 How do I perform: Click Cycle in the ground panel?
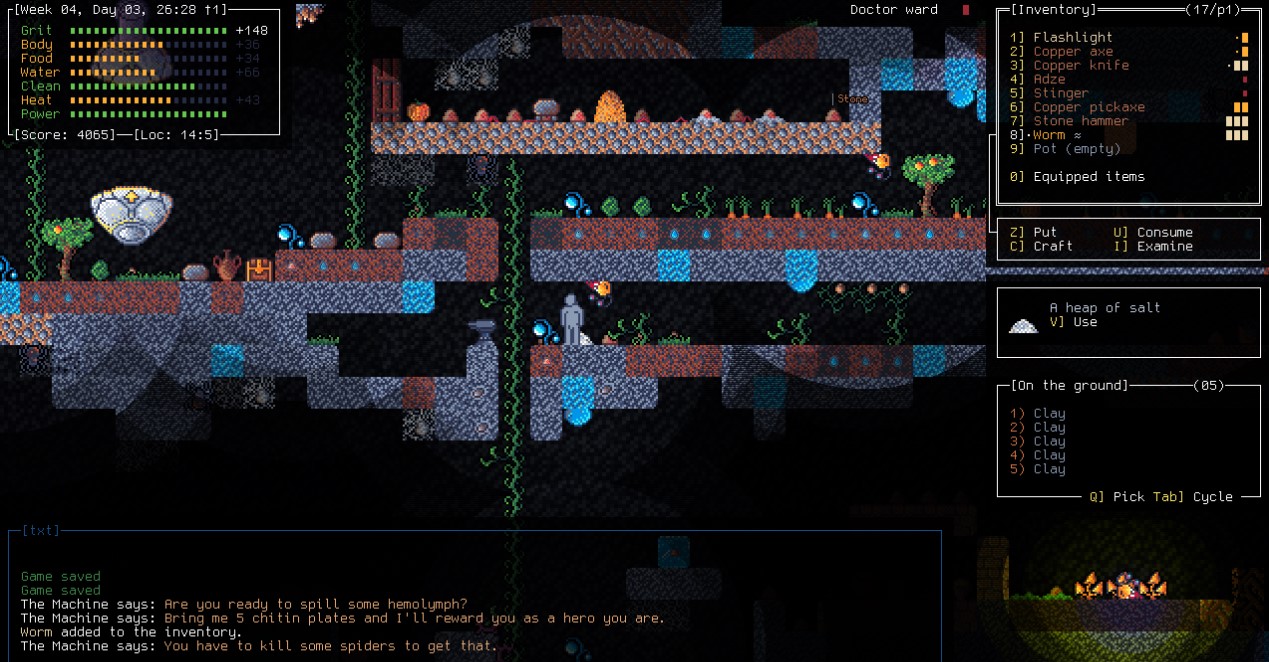(x=1212, y=496)
